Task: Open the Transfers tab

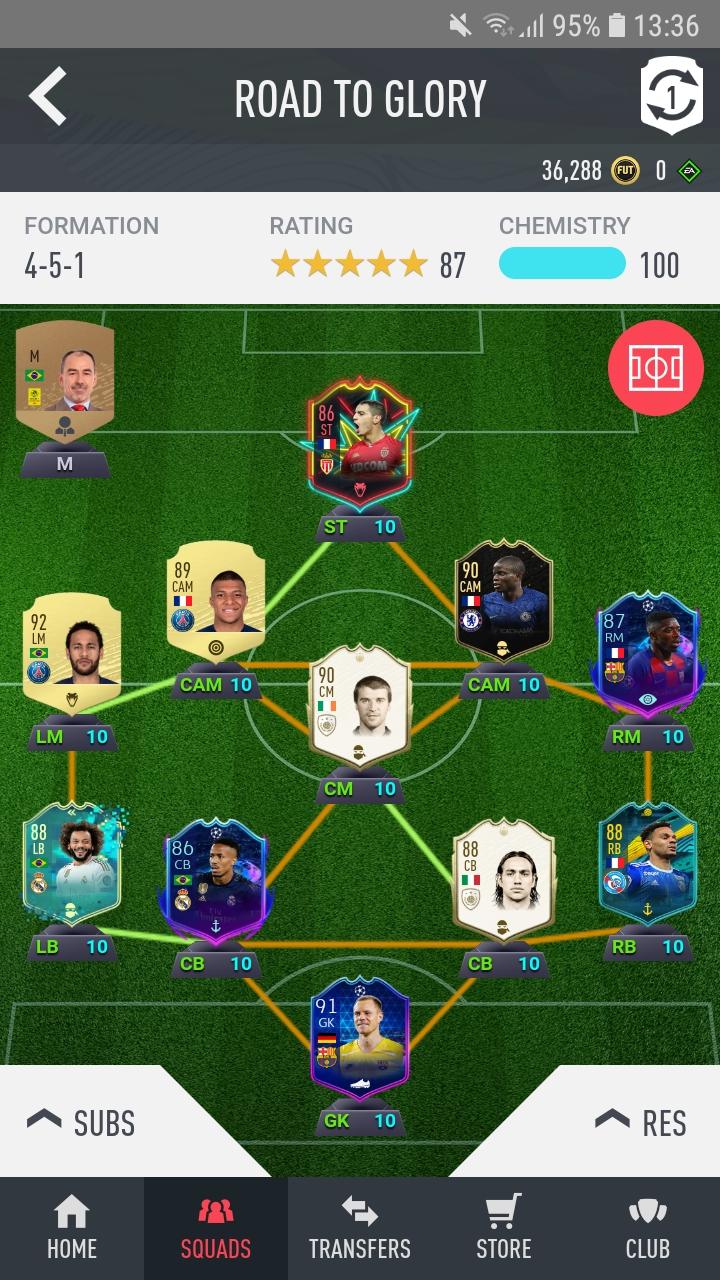Action: 360,1228
